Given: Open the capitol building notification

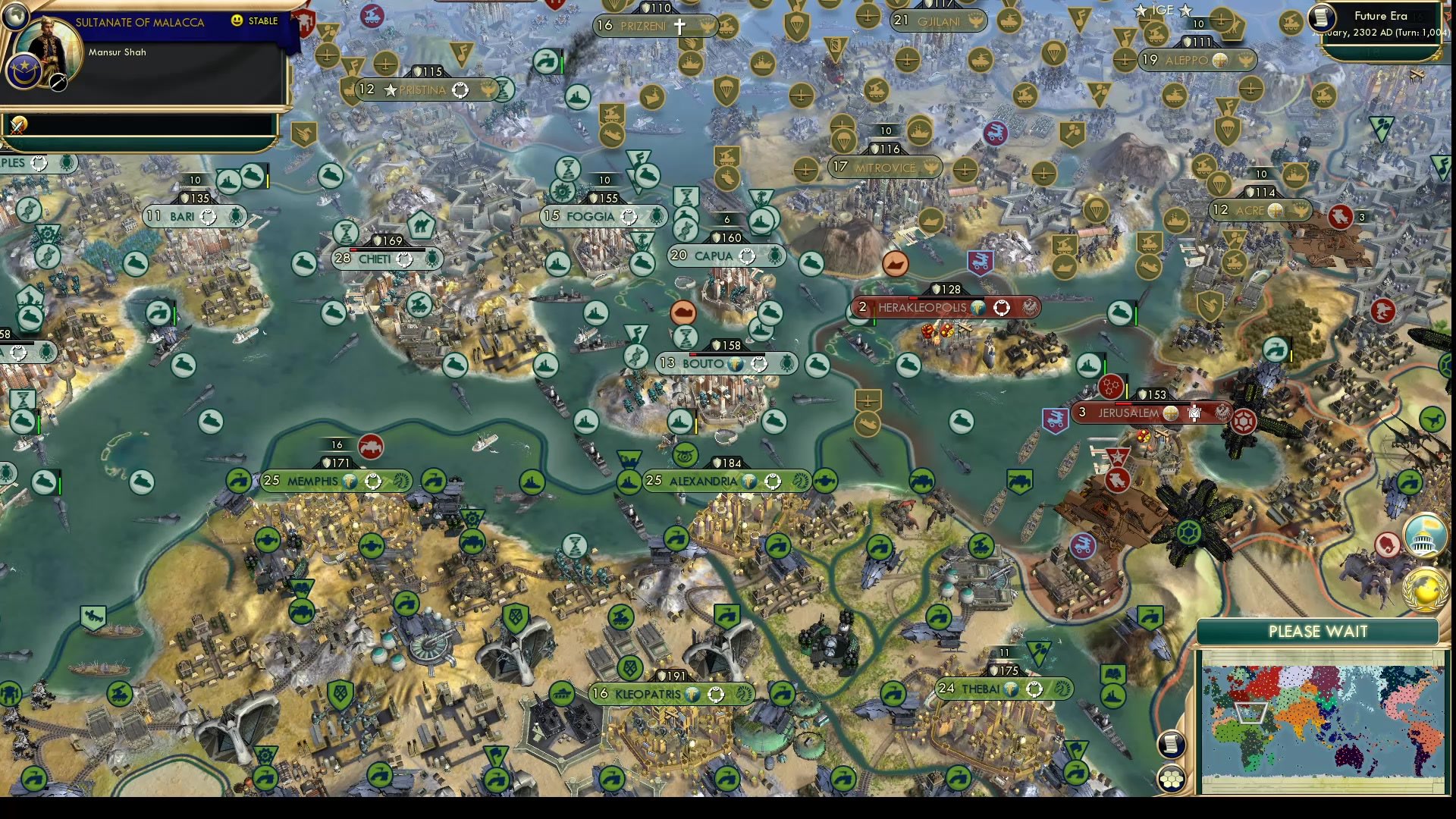Looking at the screenshot, I should [1423, 535].
